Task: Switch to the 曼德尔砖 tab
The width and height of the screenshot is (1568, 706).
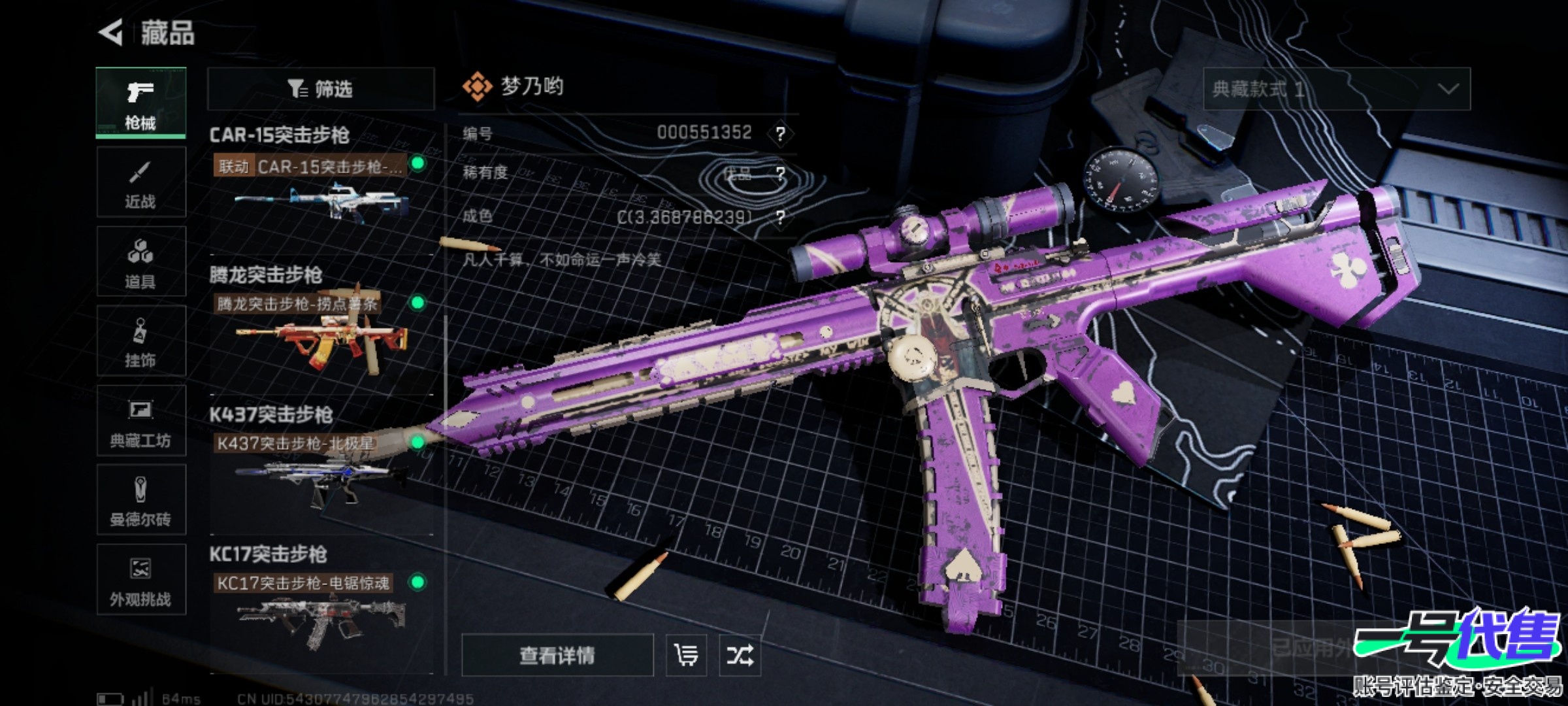Action: [x=141, y=501]
